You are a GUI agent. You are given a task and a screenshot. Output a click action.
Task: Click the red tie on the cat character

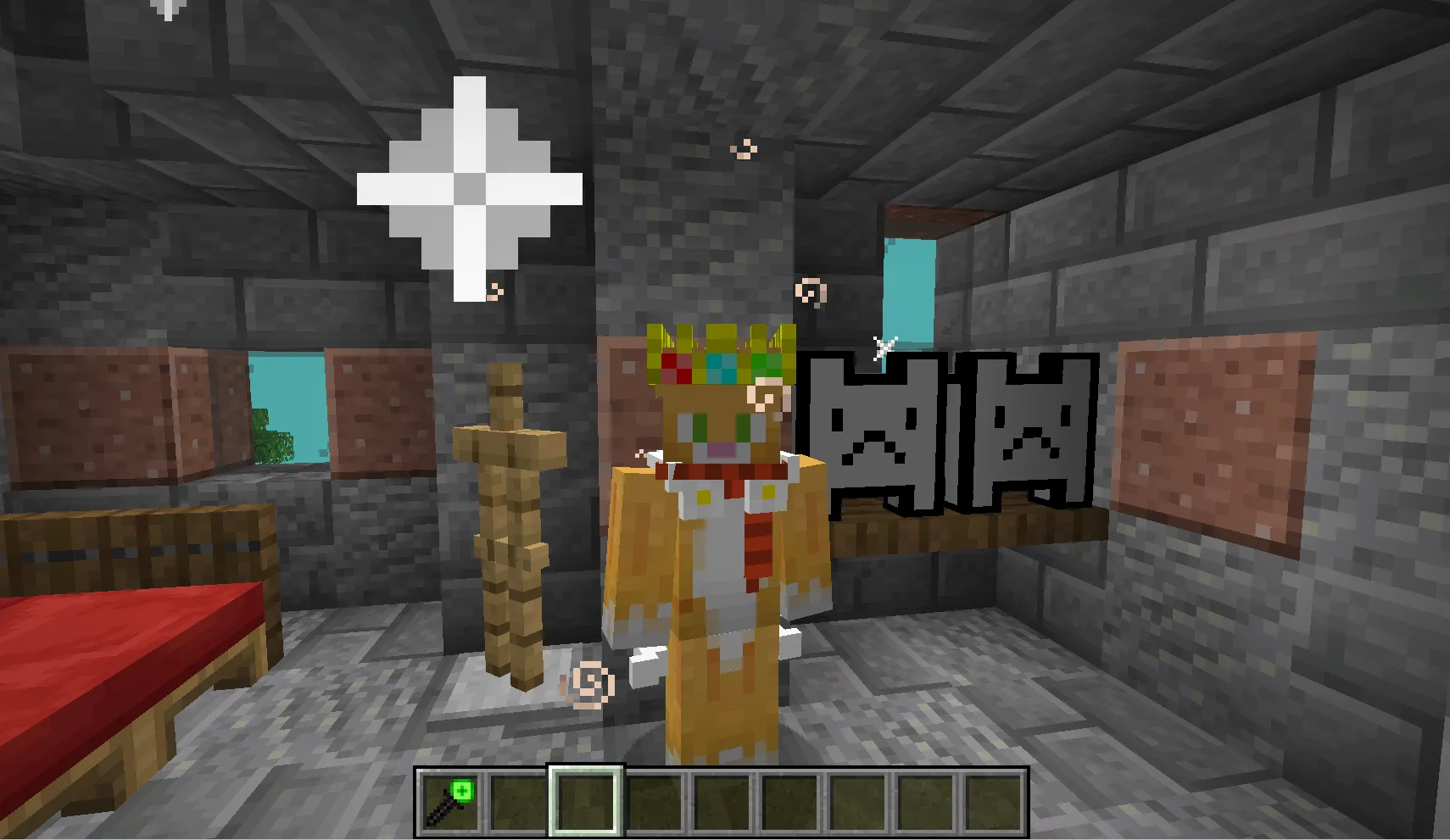pos(759,542)
